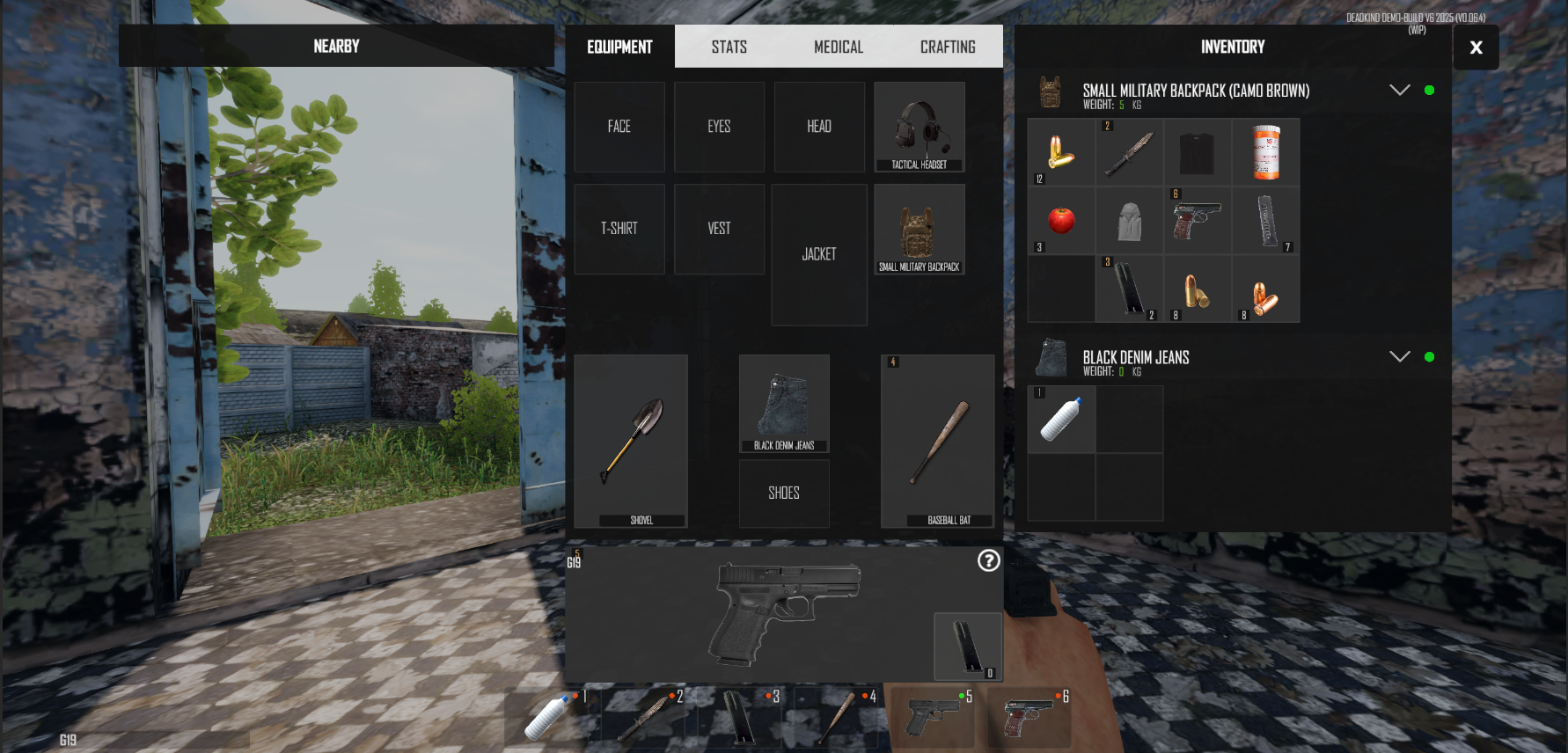Collapse the Black Denim Jeans container
This screenshot has height=753, width=1568.
point(1399,356)
